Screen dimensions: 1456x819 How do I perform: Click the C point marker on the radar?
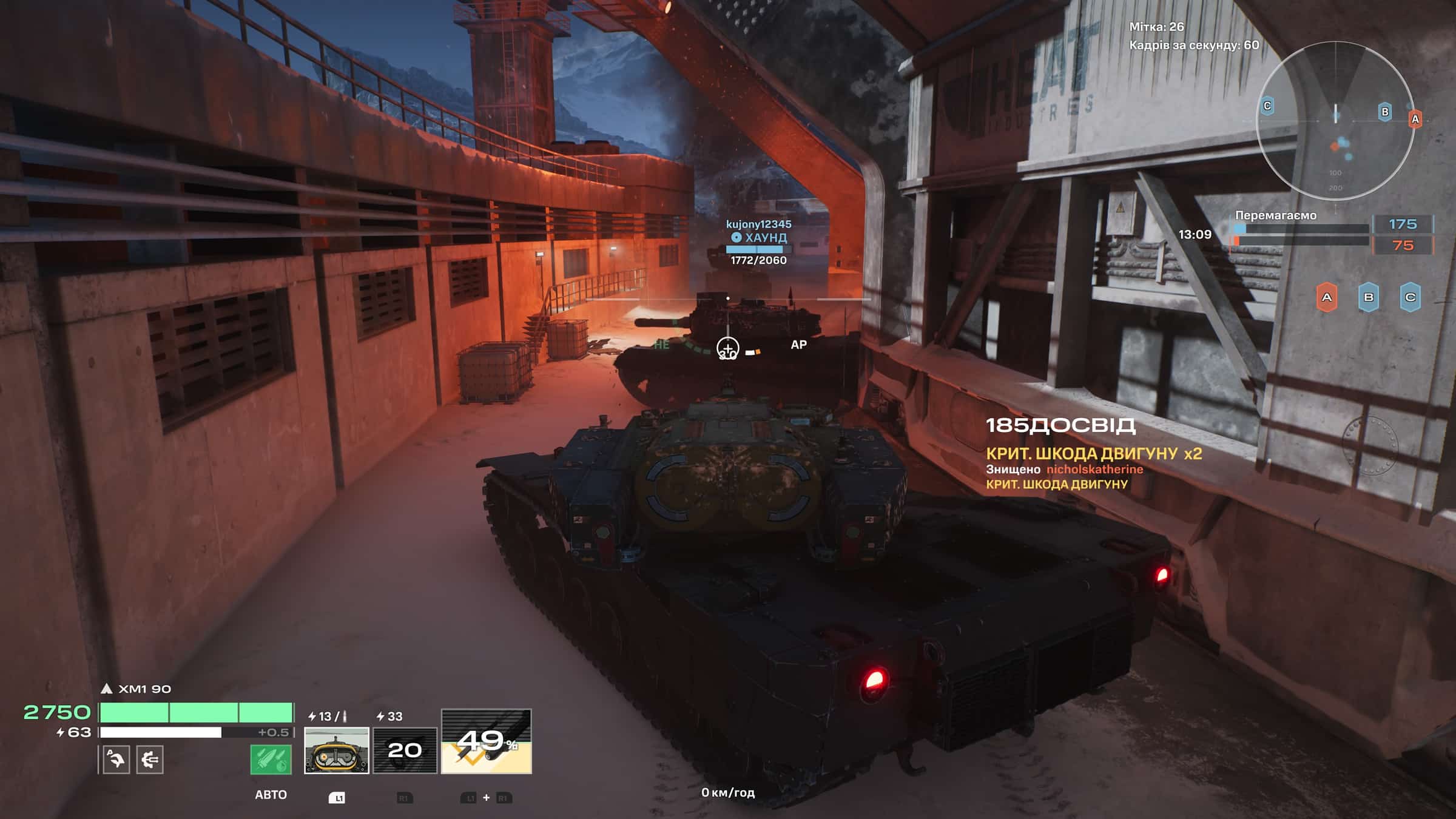1267,106
